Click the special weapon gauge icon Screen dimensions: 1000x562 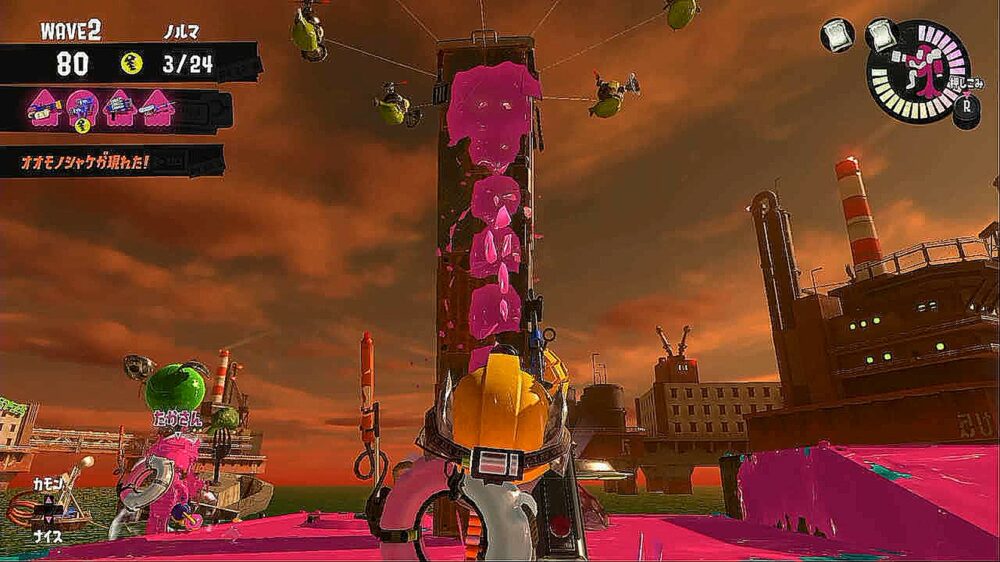coord(918,72)
